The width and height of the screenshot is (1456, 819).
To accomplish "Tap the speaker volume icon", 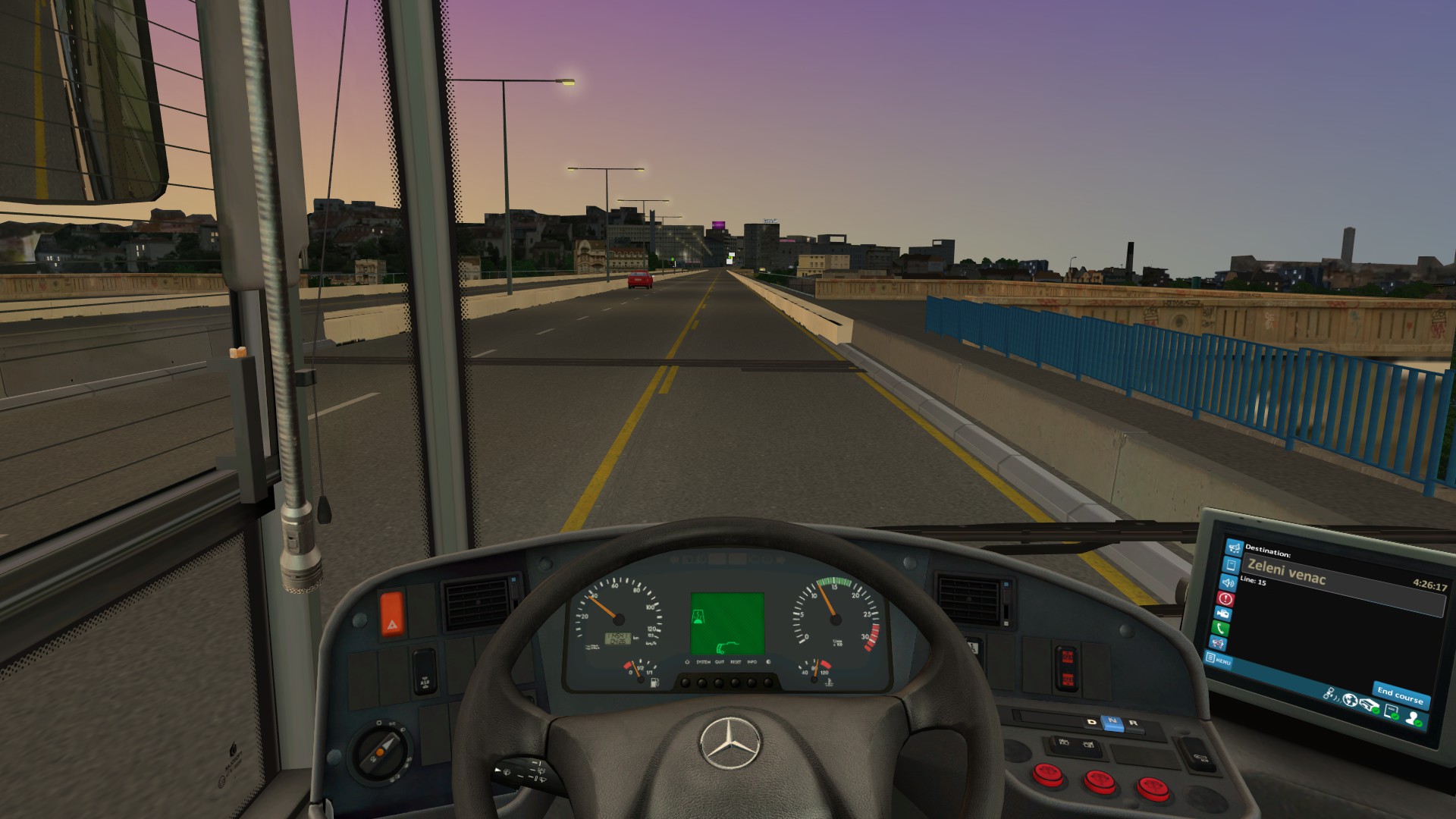I will tap(1228, 582).
